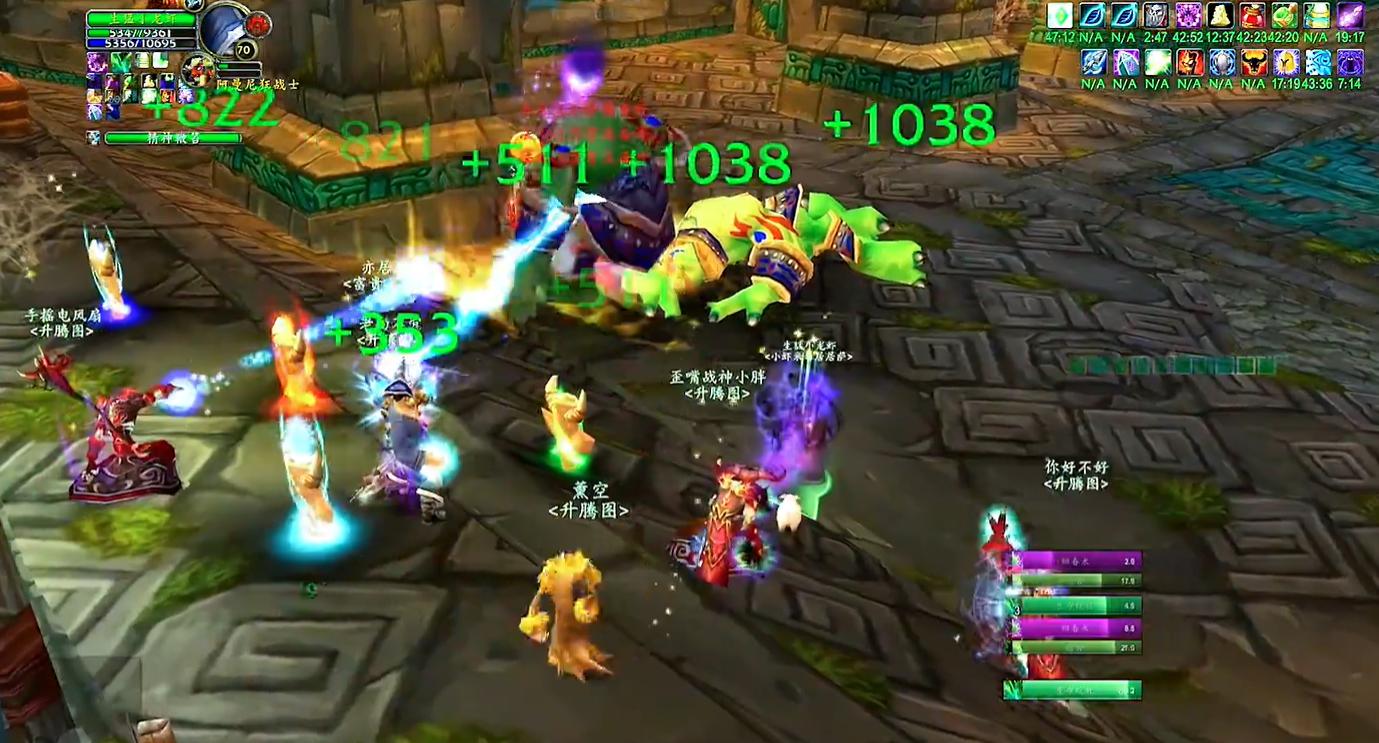Select the red PvP emblem beside the portrait

pos(259,25)
